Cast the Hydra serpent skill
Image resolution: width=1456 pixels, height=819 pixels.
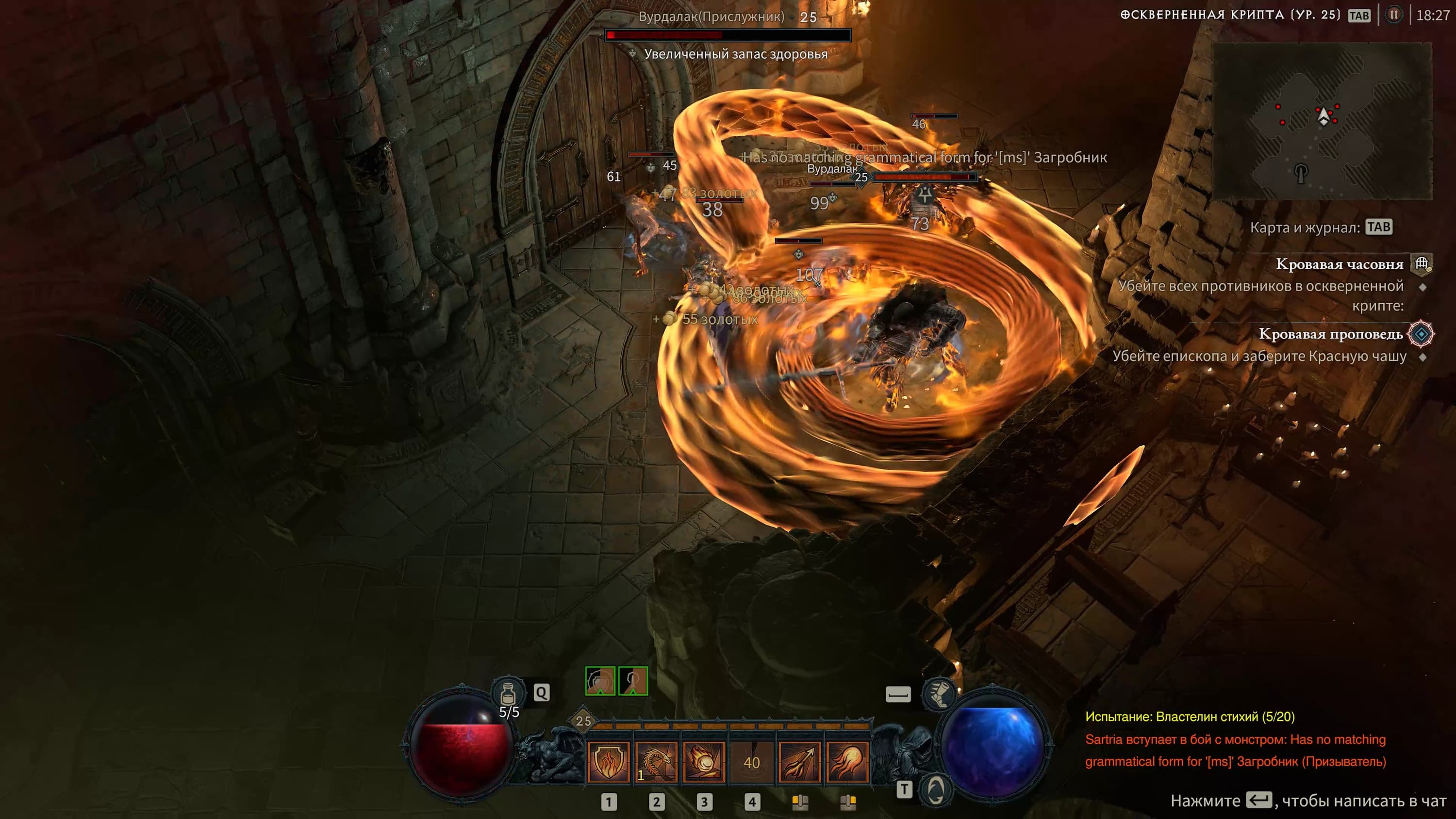(x=656, y=762)
